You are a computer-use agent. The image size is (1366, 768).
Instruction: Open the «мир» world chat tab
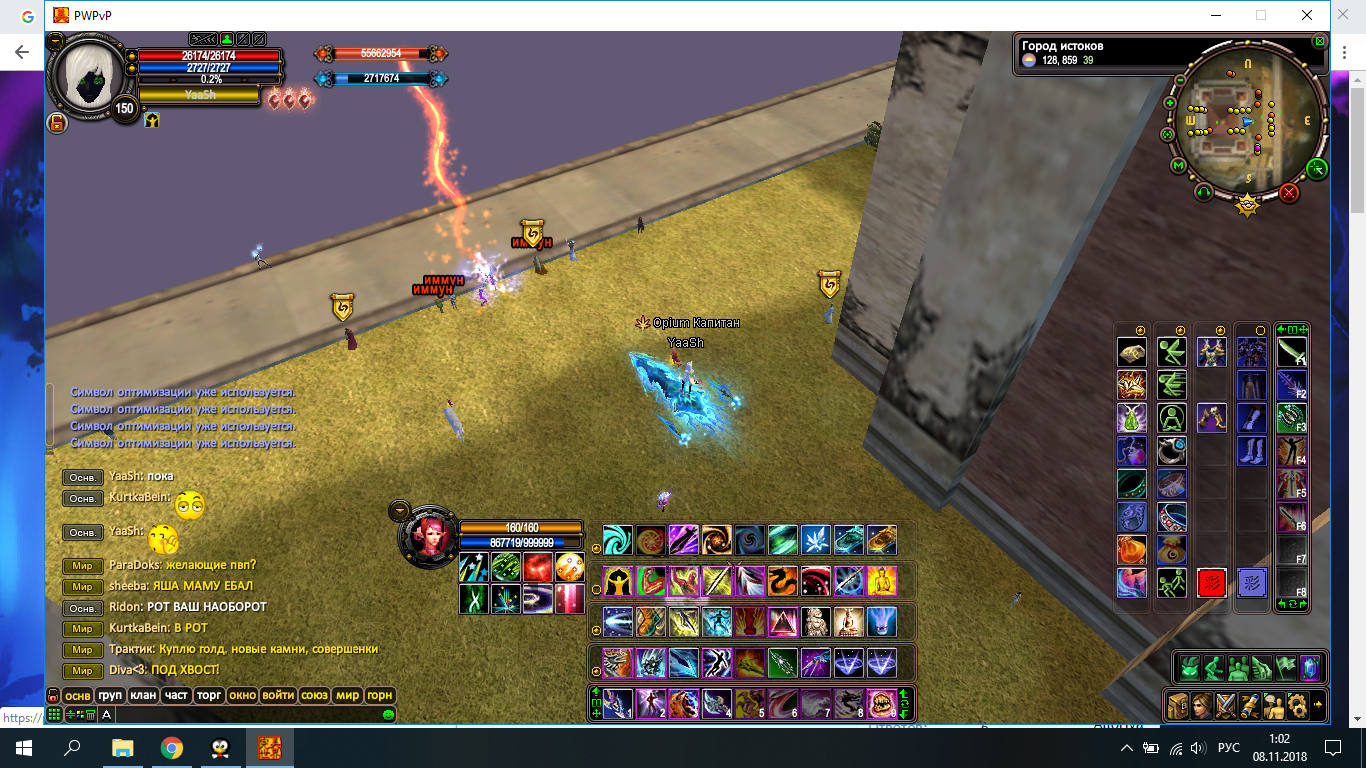click(x=347, y=695)
